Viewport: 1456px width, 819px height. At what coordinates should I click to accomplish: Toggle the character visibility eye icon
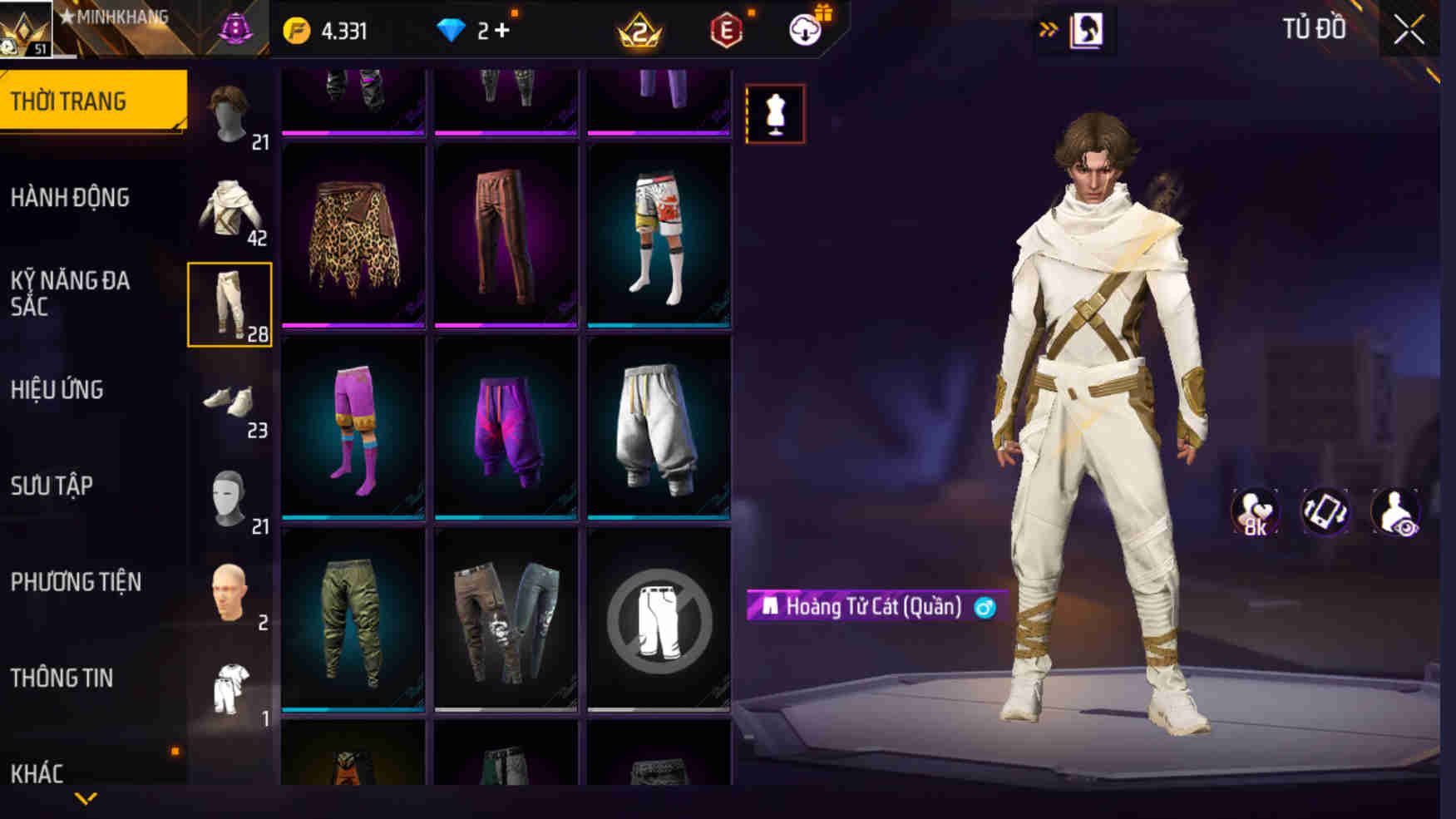point(1395,512)
